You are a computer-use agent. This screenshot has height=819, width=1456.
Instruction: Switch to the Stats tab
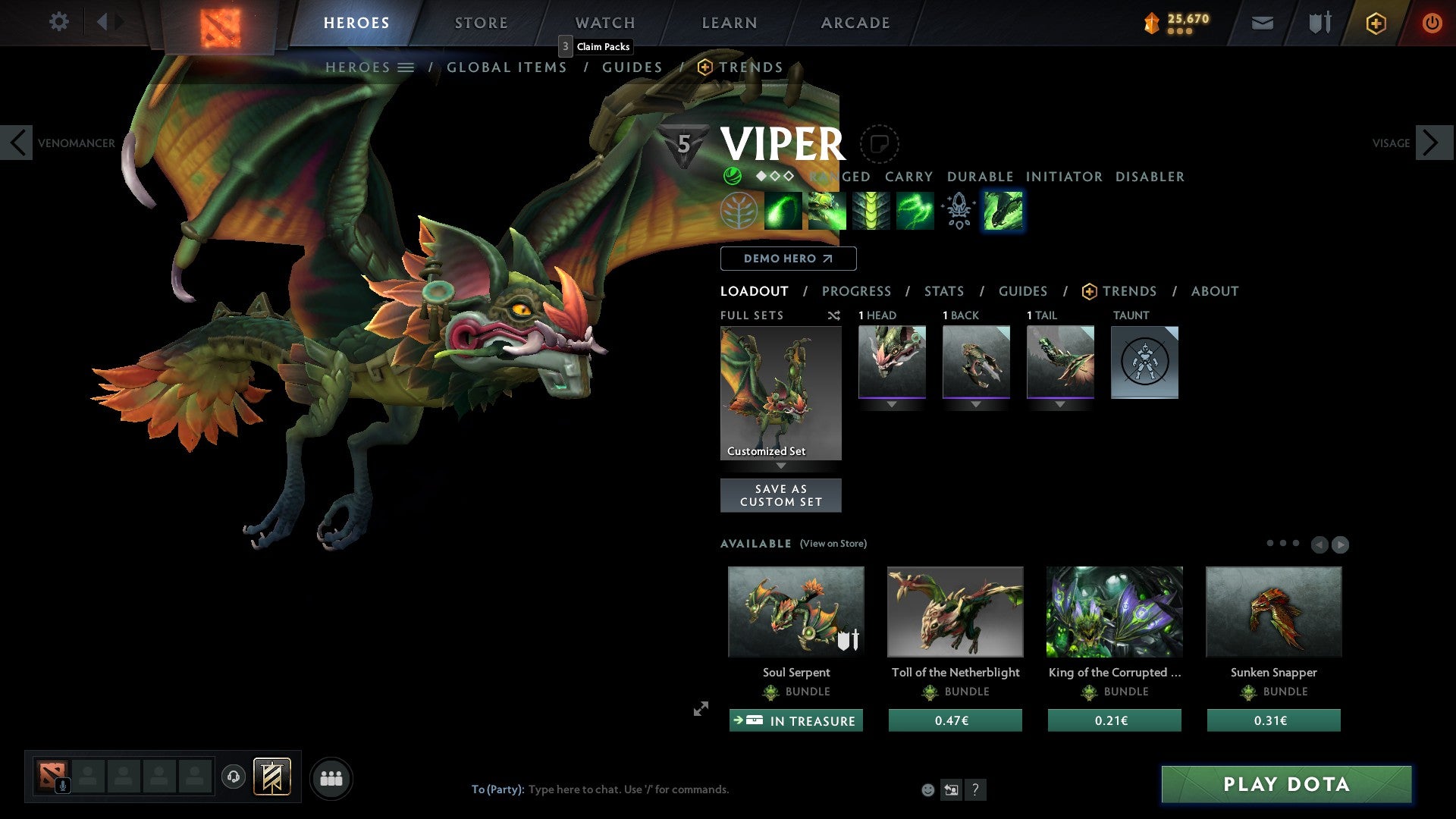(x=943, y=291)
